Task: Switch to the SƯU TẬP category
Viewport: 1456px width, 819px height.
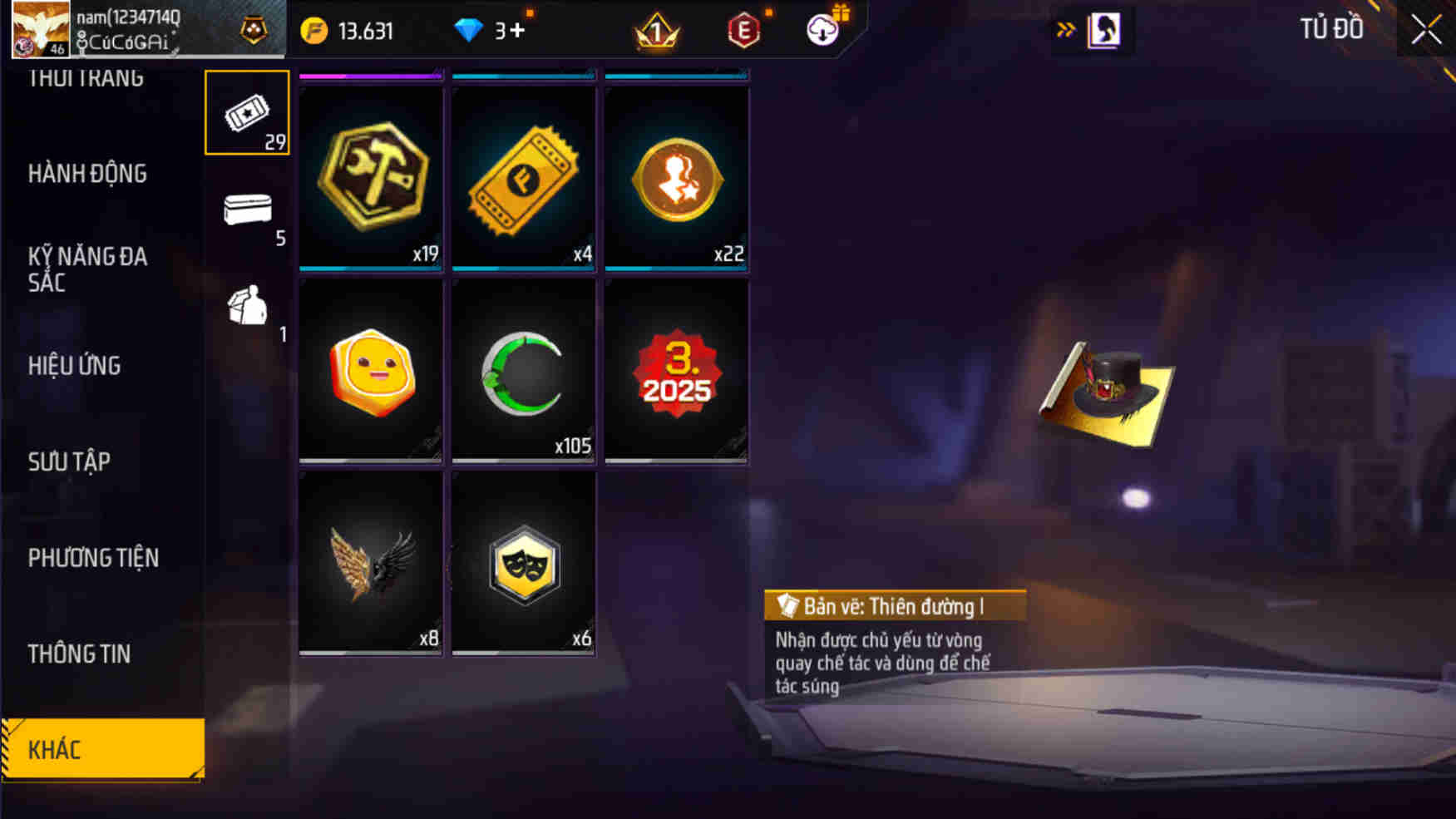Action: 70,461
